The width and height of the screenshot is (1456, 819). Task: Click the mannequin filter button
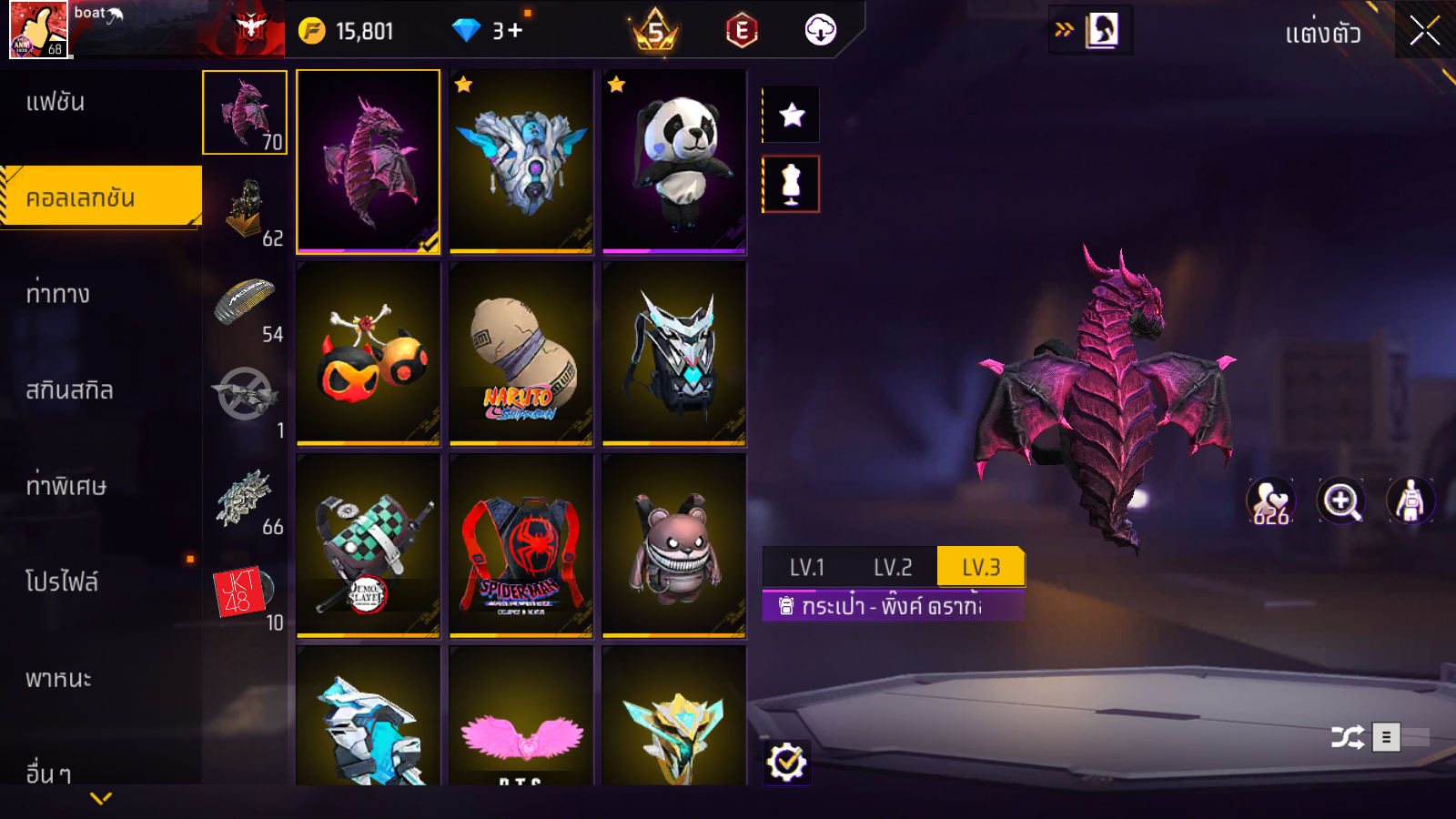pyautogui.click(x=792, y=184)
